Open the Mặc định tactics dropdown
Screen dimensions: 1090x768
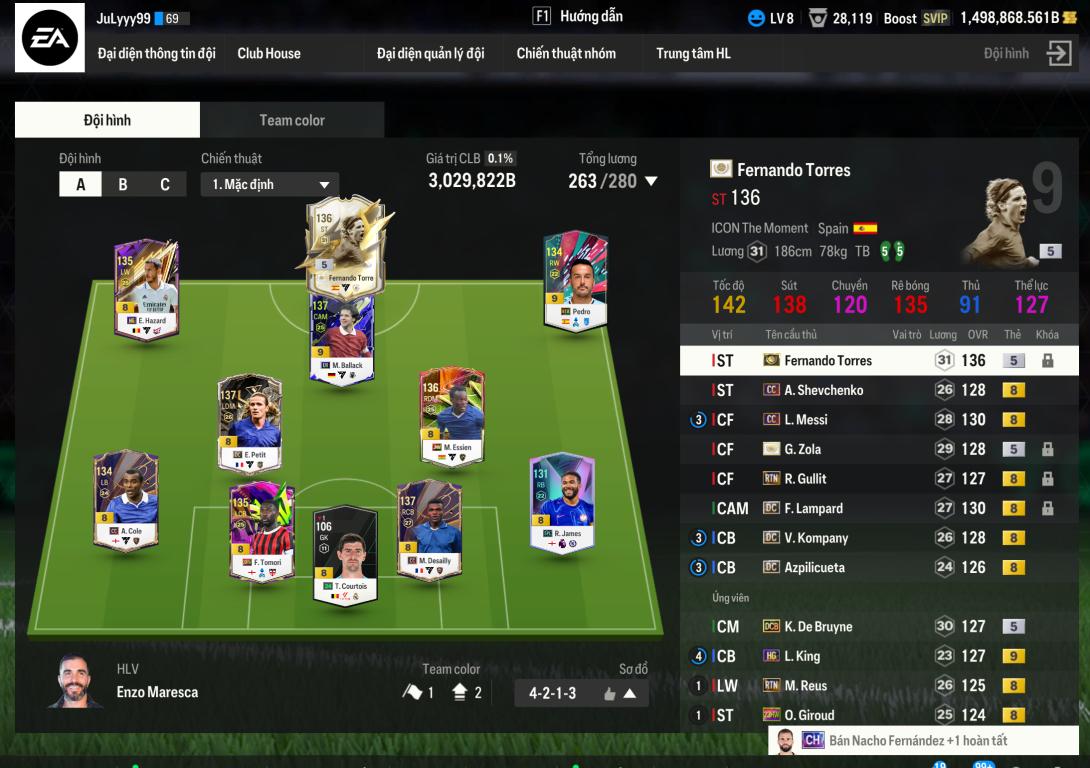tap(270, 185)
